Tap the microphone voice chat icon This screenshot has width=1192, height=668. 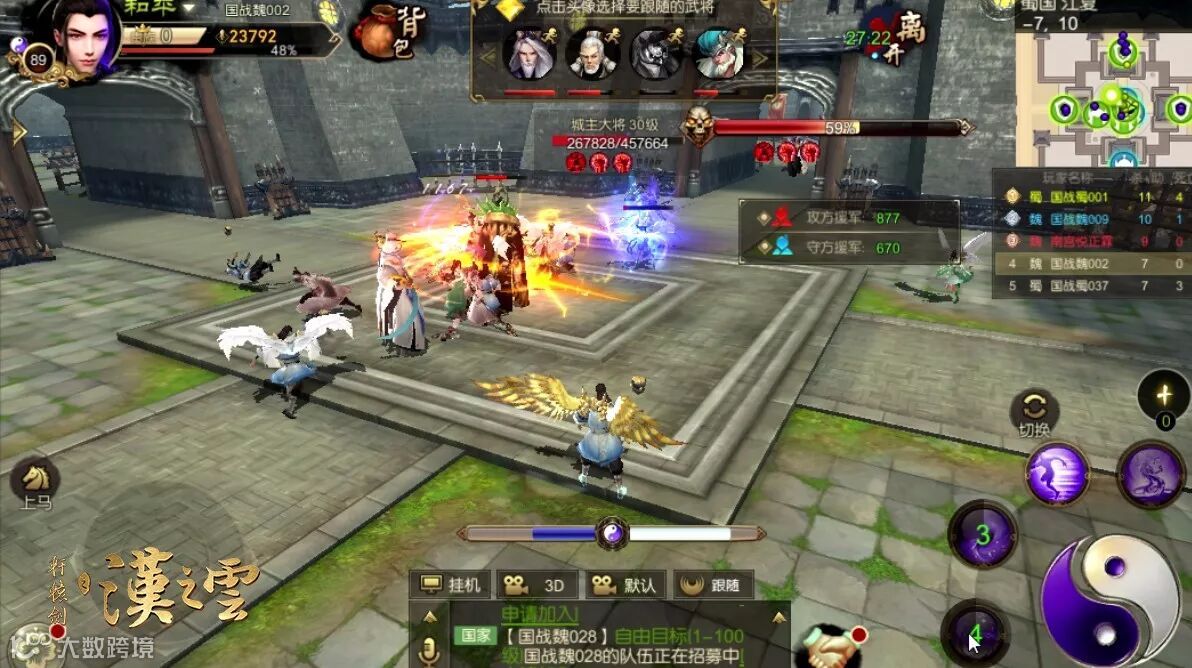[x=429, y=650]
